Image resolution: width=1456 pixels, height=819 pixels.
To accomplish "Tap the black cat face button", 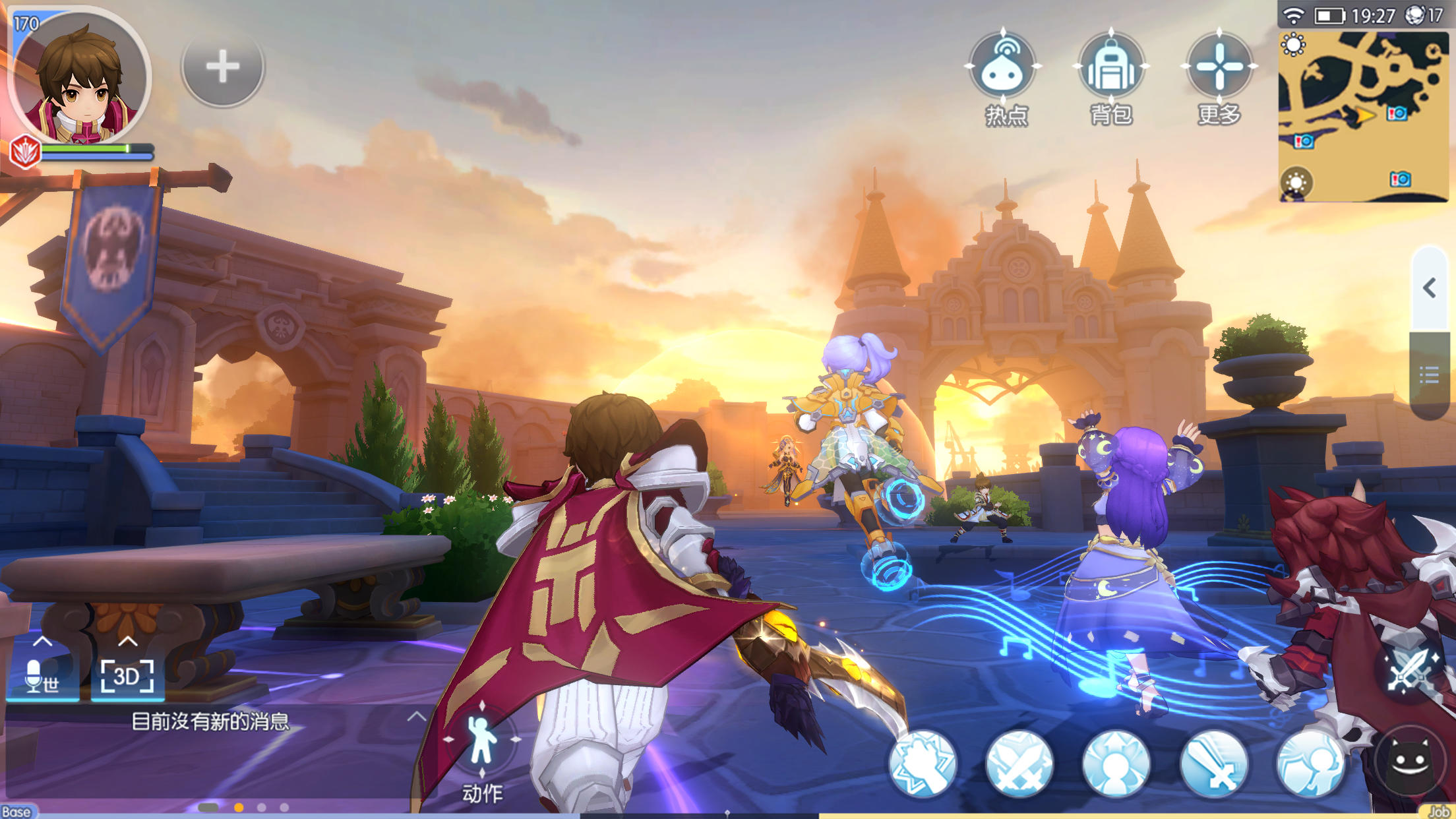I will [1409, 764].
